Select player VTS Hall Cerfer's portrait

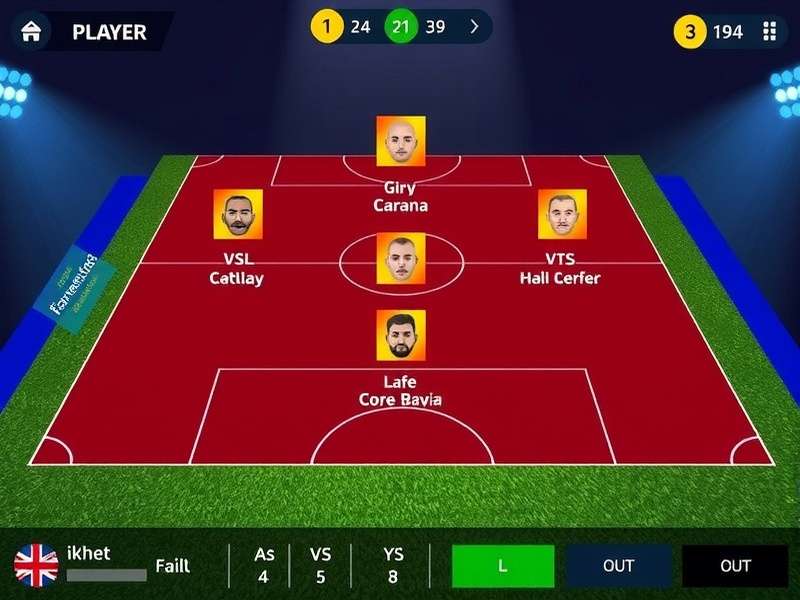coord(562,214)
